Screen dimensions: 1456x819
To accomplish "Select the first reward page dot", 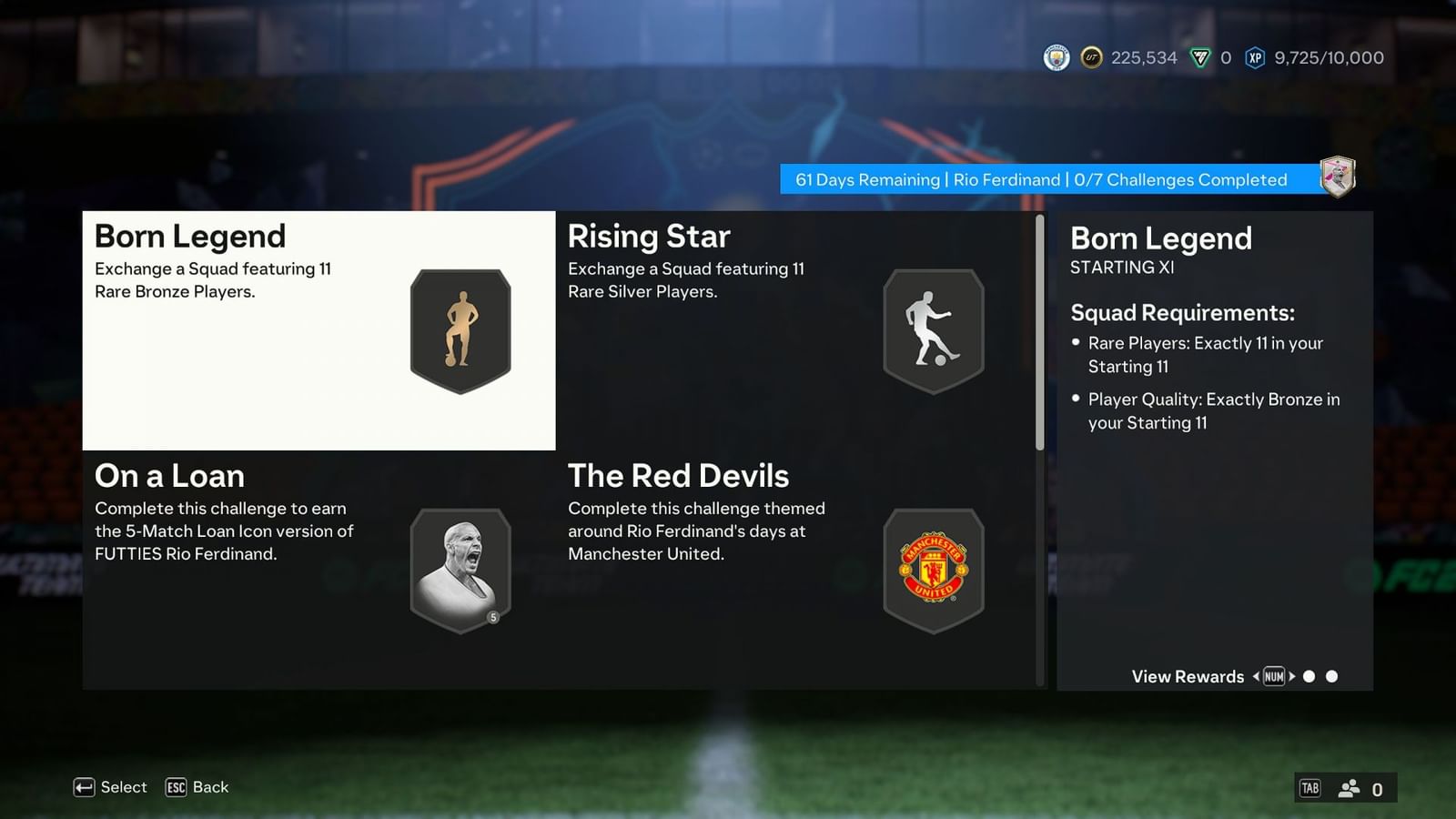I will tap(1309, 676).
